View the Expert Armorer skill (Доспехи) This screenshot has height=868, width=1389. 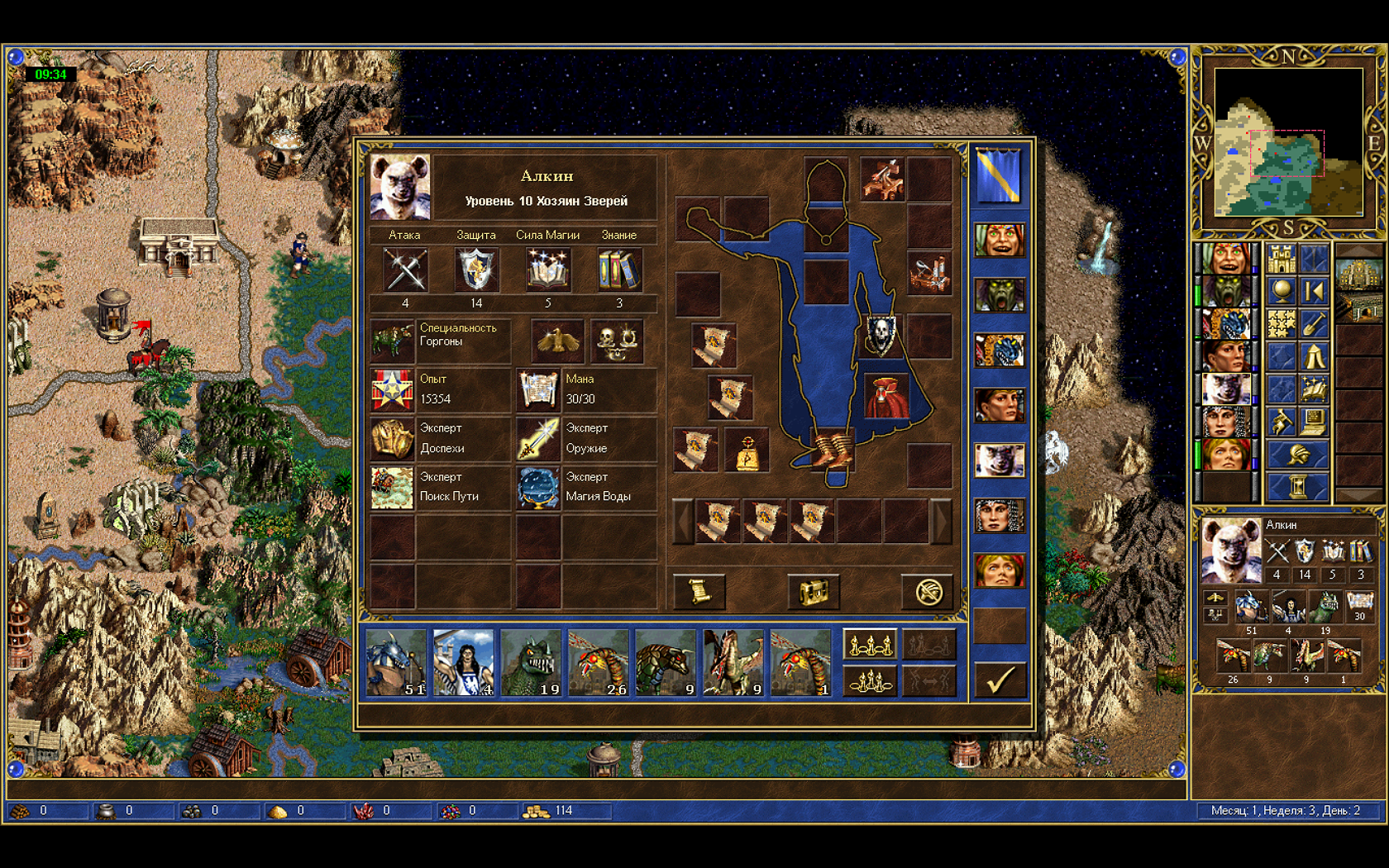click(x=392, y=438)
